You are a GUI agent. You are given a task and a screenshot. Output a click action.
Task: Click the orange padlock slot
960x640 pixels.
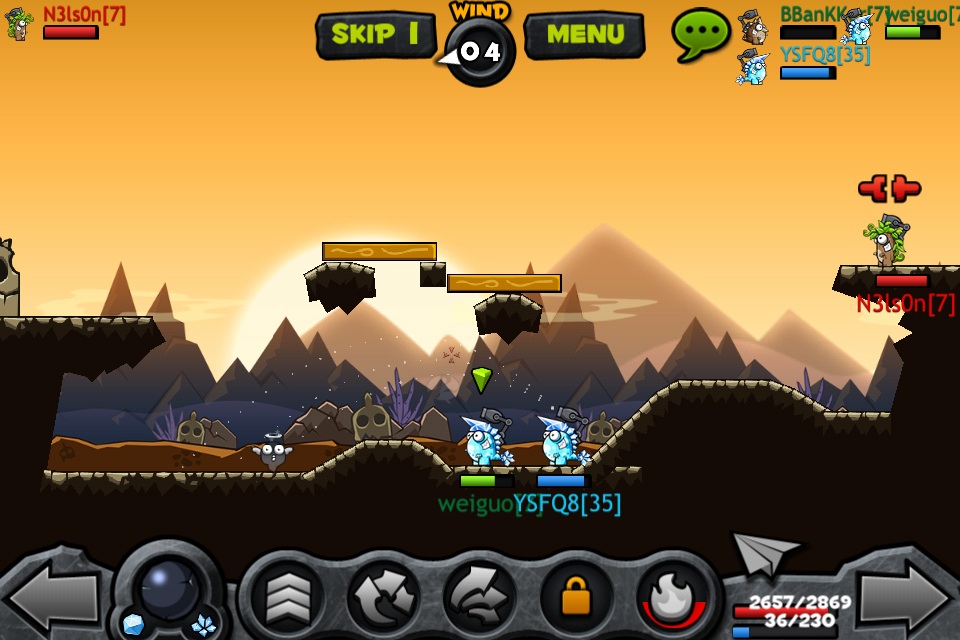point(576,598)
